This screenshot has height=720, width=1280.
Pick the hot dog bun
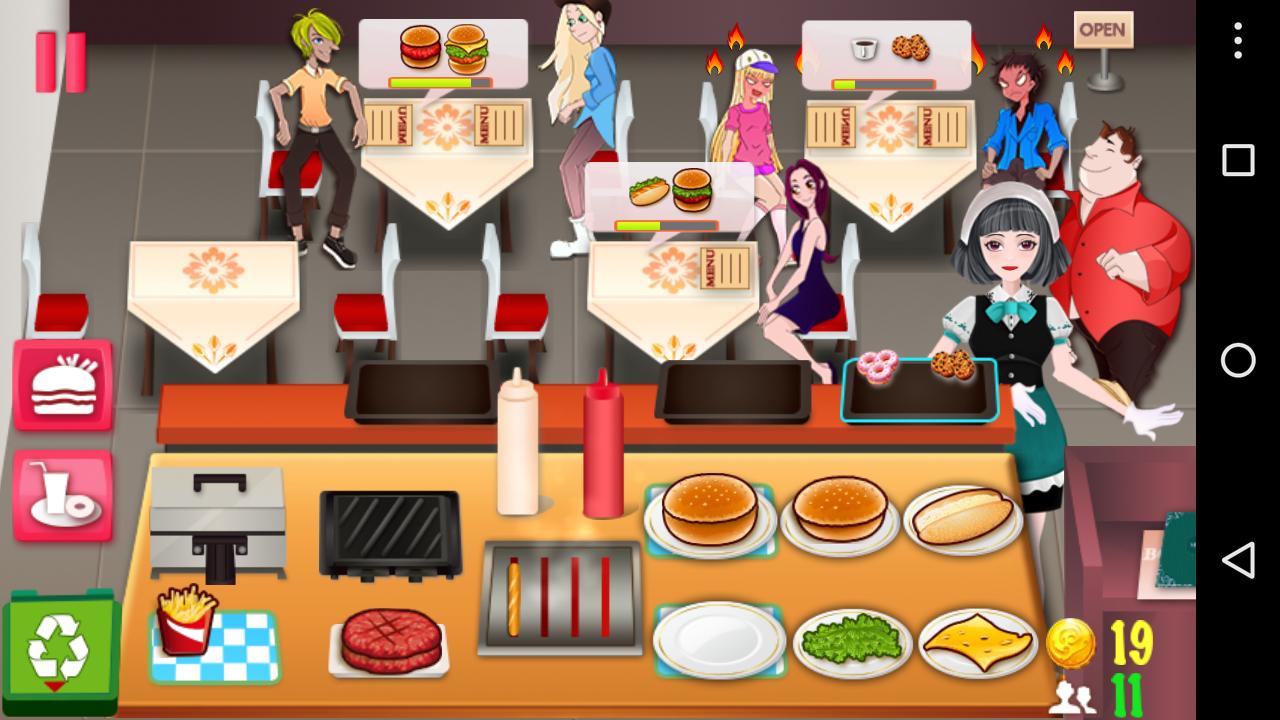964,515
